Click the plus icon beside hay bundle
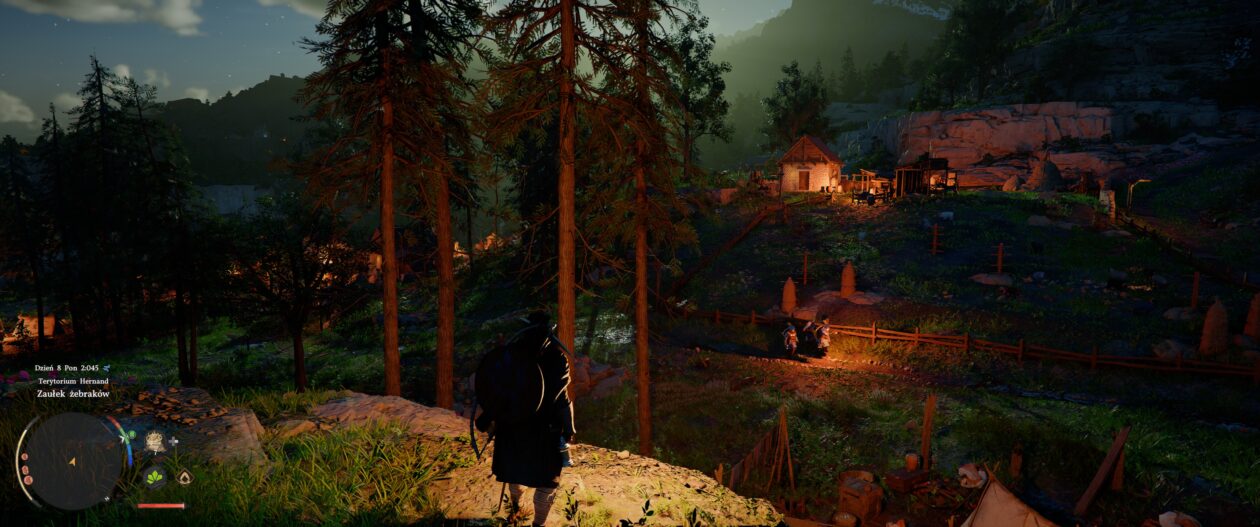Image resolution: width=1260 pixels, height=527 pixels. tap(174, 440)
